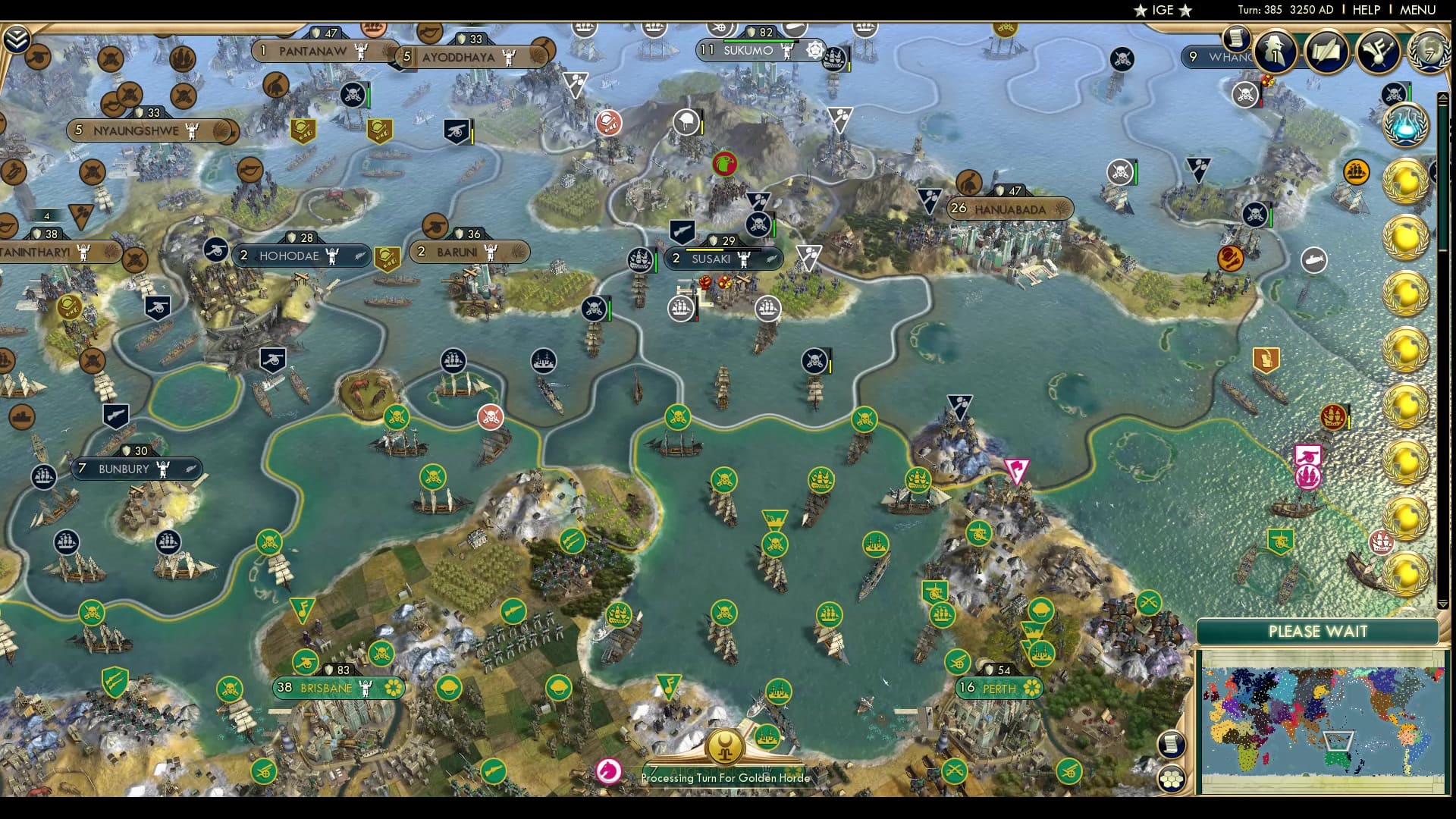The height and width of the screenshot is (819, 1456).
Task: Open the Perth city banner
Action: tap(999, 689)
